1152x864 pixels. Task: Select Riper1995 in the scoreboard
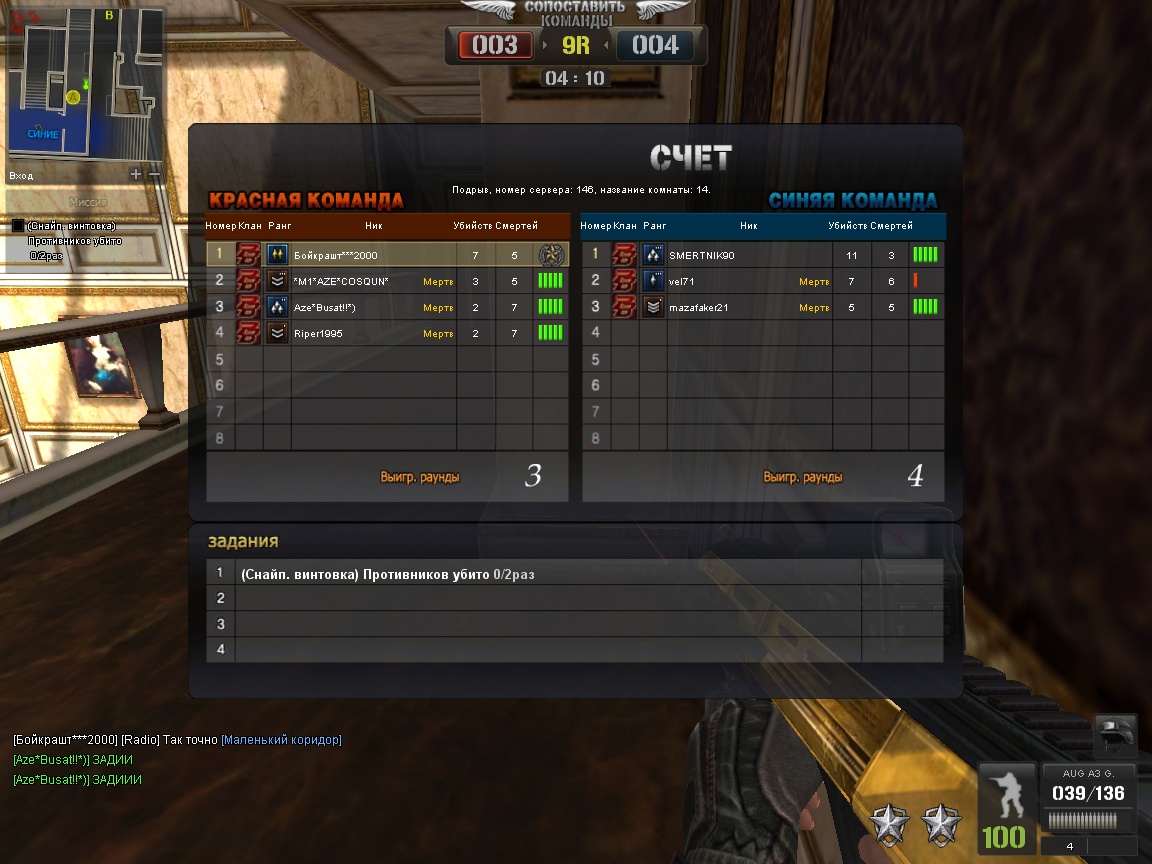387,333
